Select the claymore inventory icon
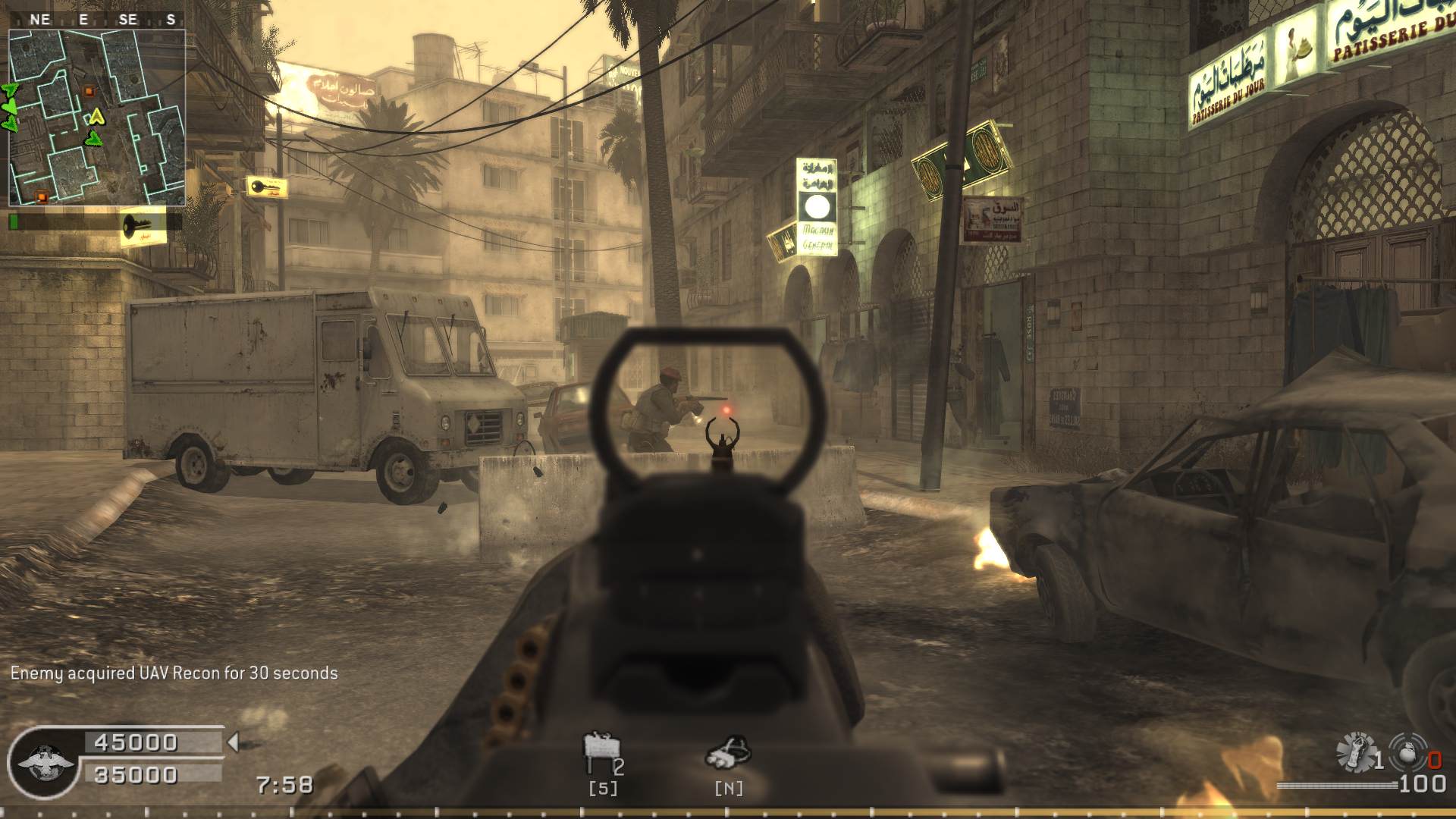 (x=601, y=752)
